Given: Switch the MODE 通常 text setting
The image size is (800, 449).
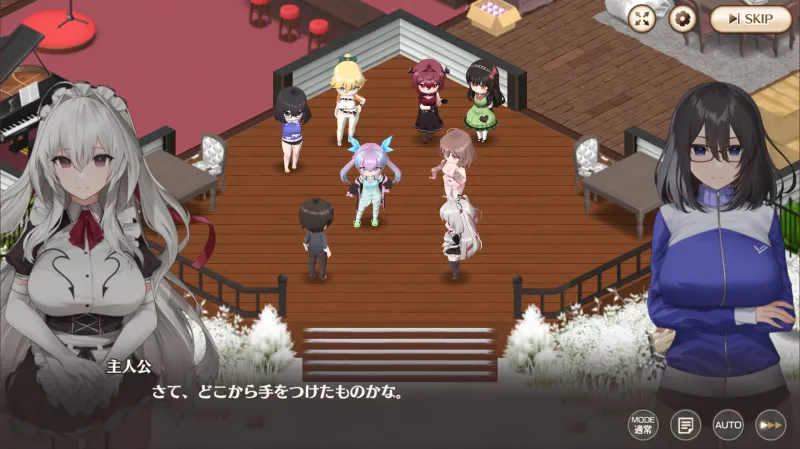Looking at the screenshot, I should 643,425.
